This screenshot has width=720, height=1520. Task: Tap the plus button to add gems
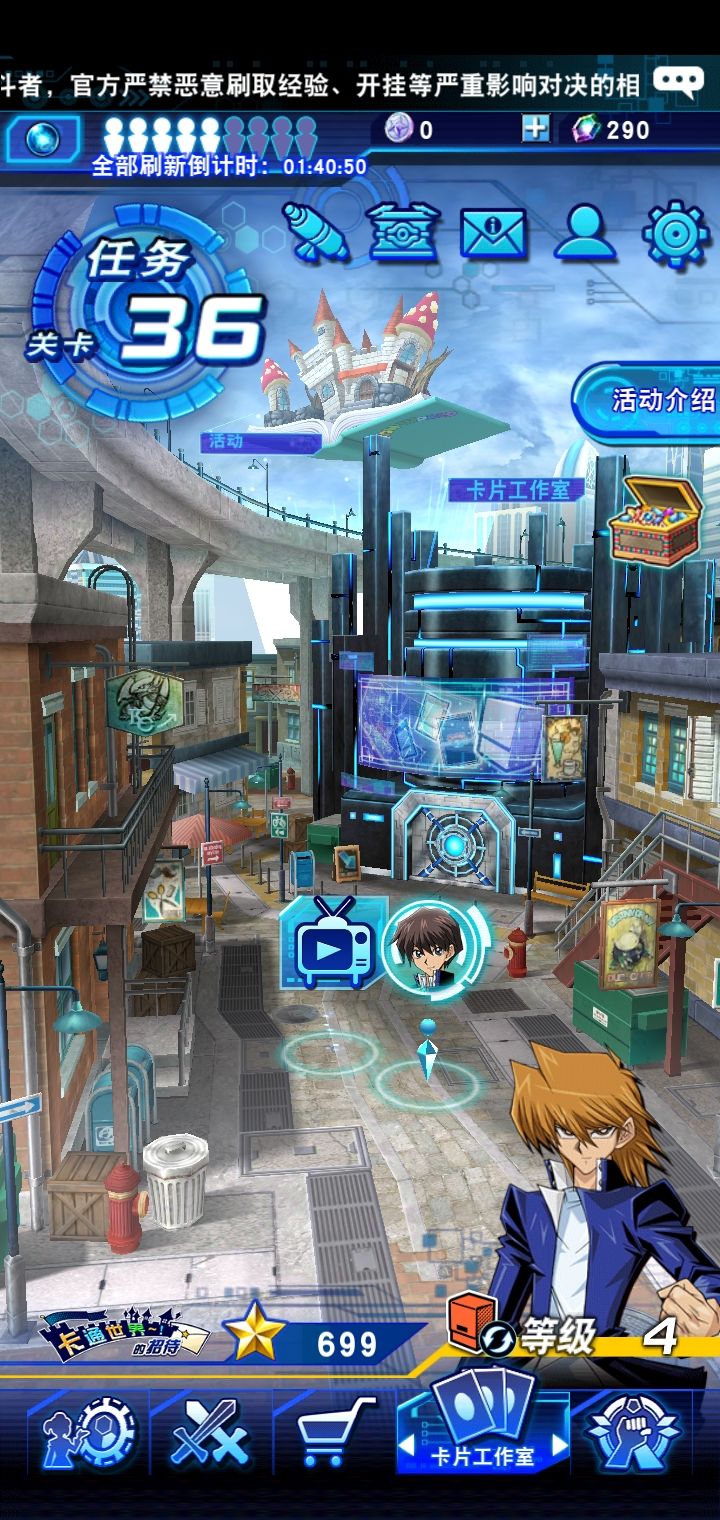535,129
